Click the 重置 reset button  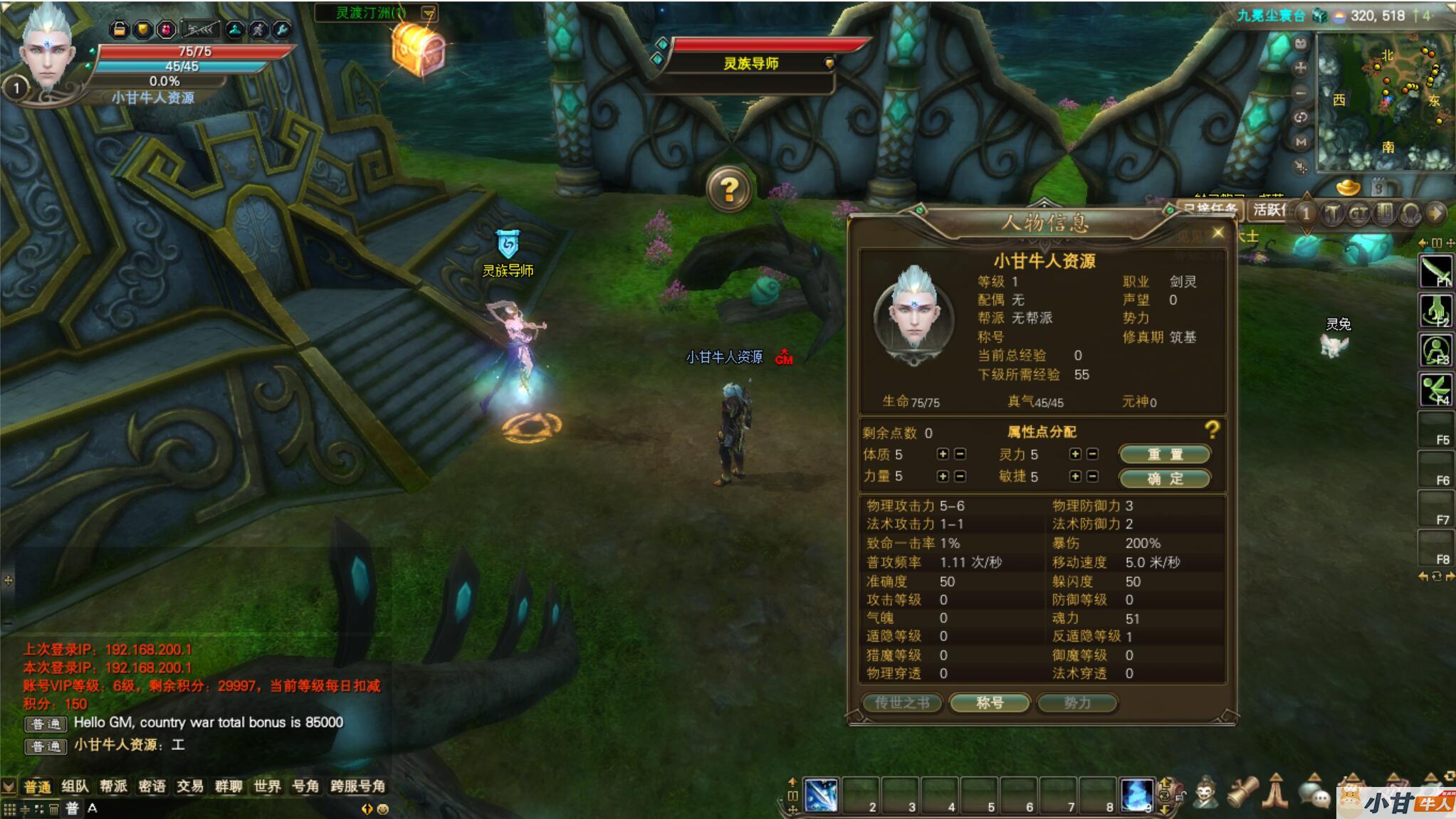coord(1164,454)
